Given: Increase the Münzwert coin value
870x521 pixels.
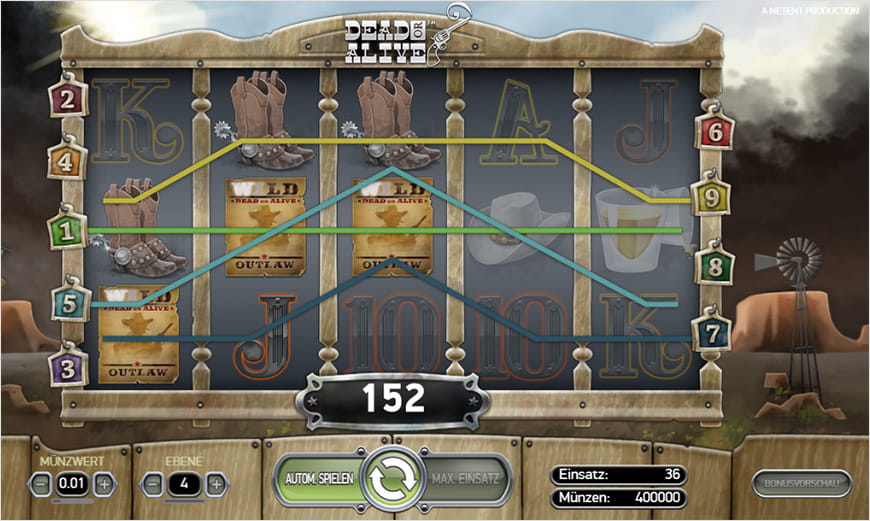Looking at the screenshot, I should (x=105, y=484).
